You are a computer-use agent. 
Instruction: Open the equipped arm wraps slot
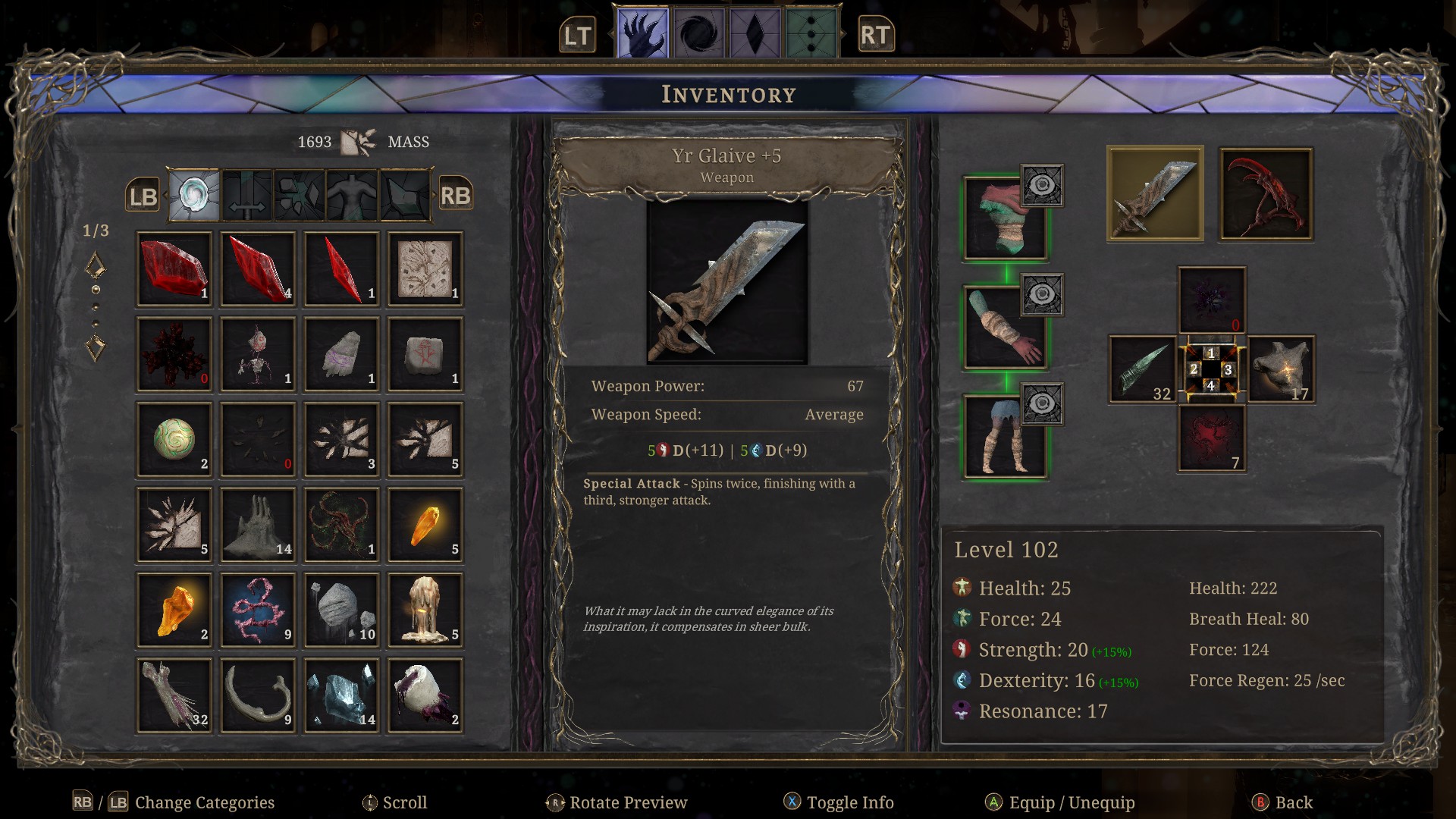[1004, 328]
